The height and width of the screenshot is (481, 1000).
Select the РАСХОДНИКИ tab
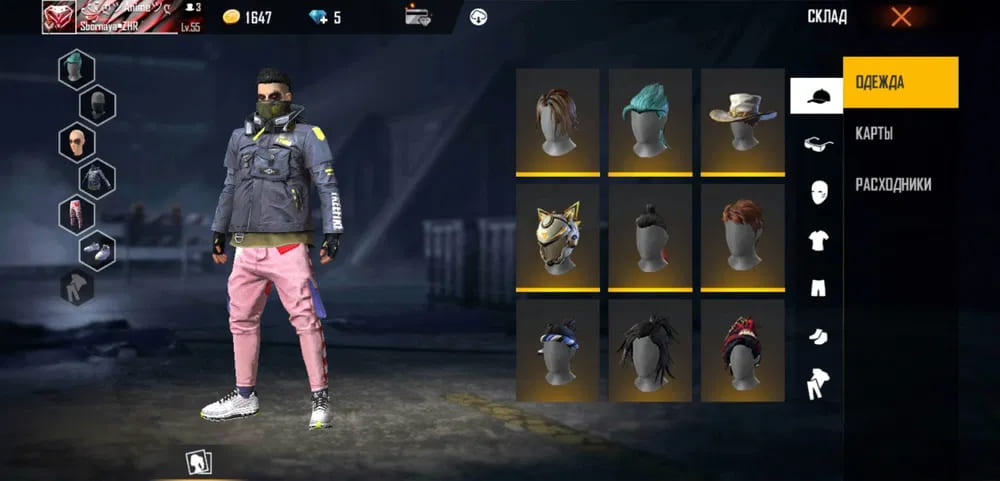click(893, 185)
